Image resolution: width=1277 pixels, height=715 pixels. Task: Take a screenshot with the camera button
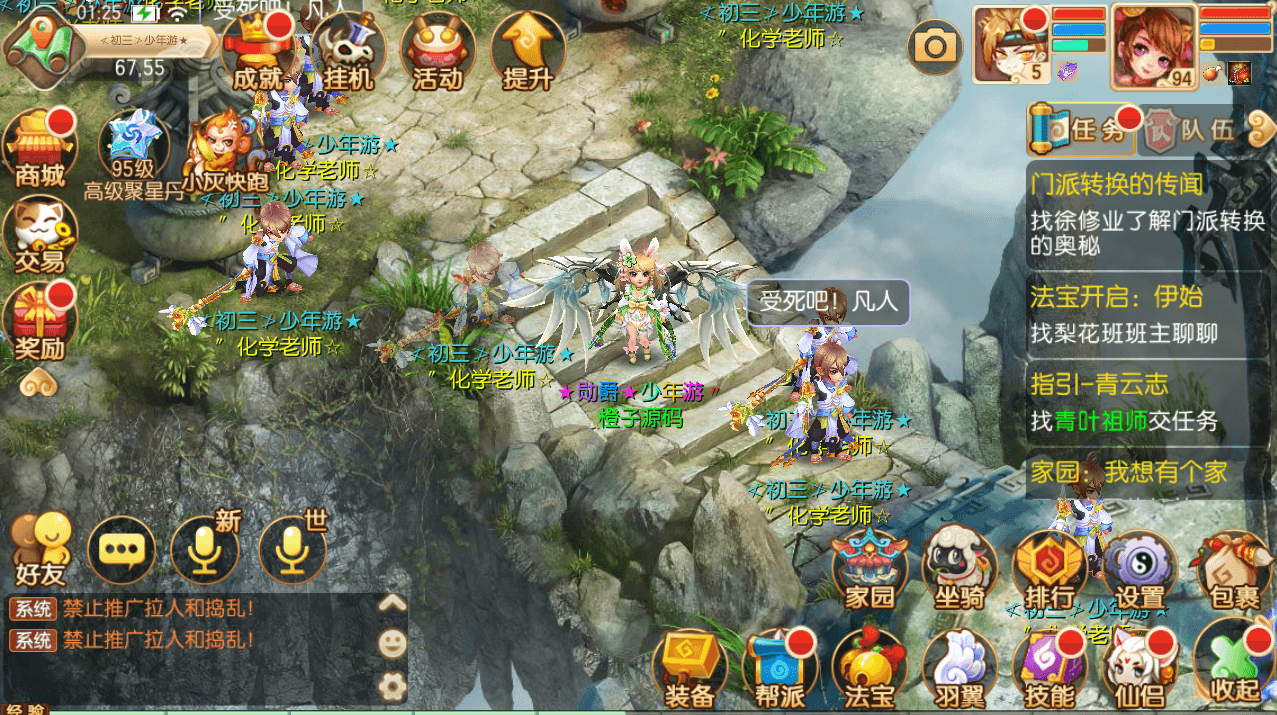[936, 45]
